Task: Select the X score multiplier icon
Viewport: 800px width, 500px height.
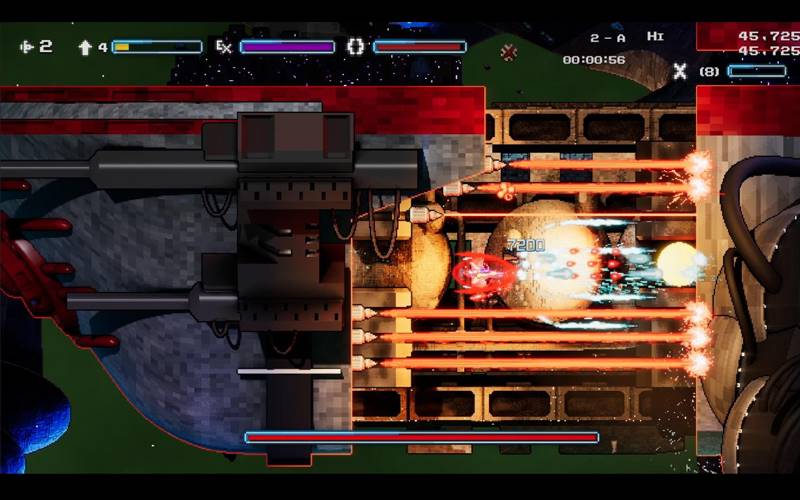Action: pos(680,71)
